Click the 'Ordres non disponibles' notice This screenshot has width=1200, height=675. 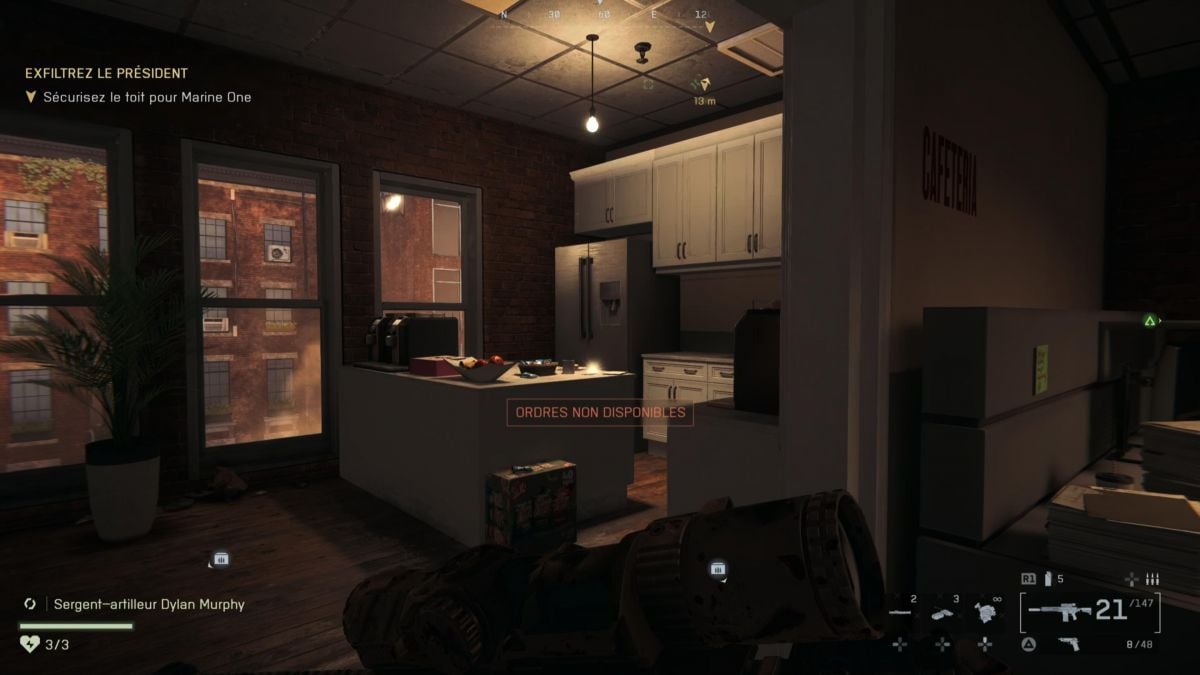pyautogui.click(x=600, y=412)
